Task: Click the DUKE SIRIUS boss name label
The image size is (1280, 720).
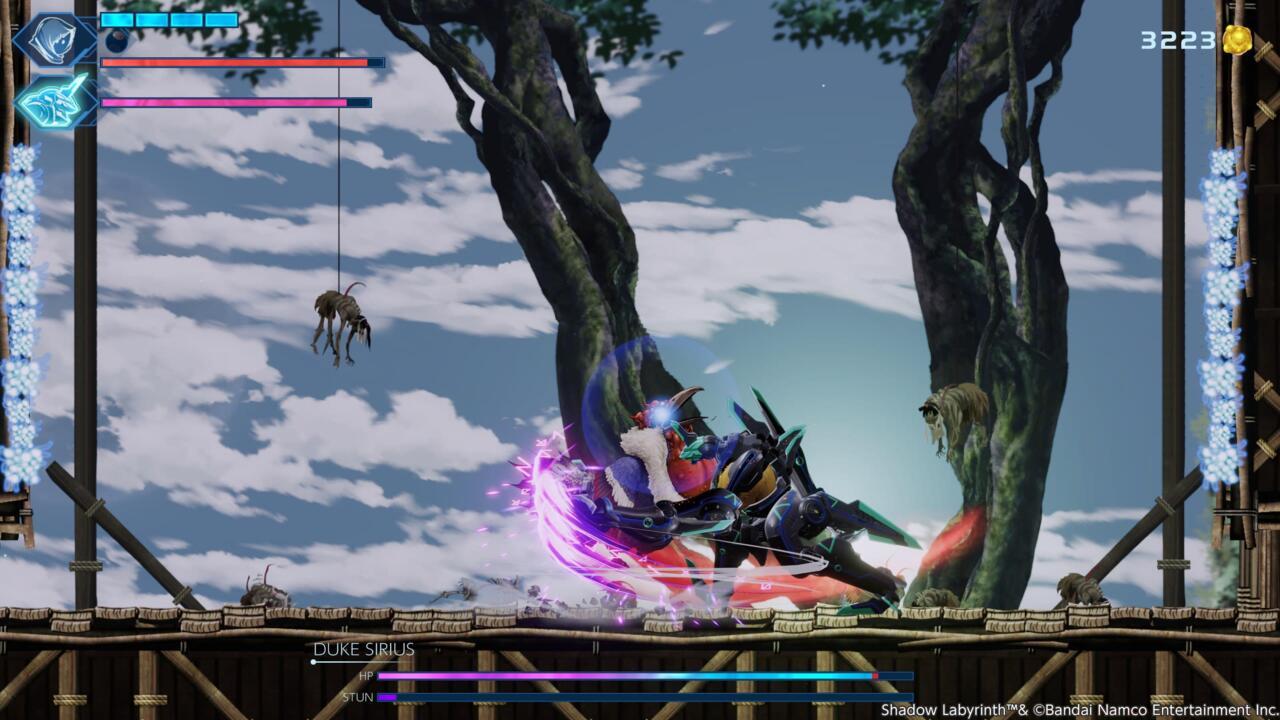Action: click(365, 650)
